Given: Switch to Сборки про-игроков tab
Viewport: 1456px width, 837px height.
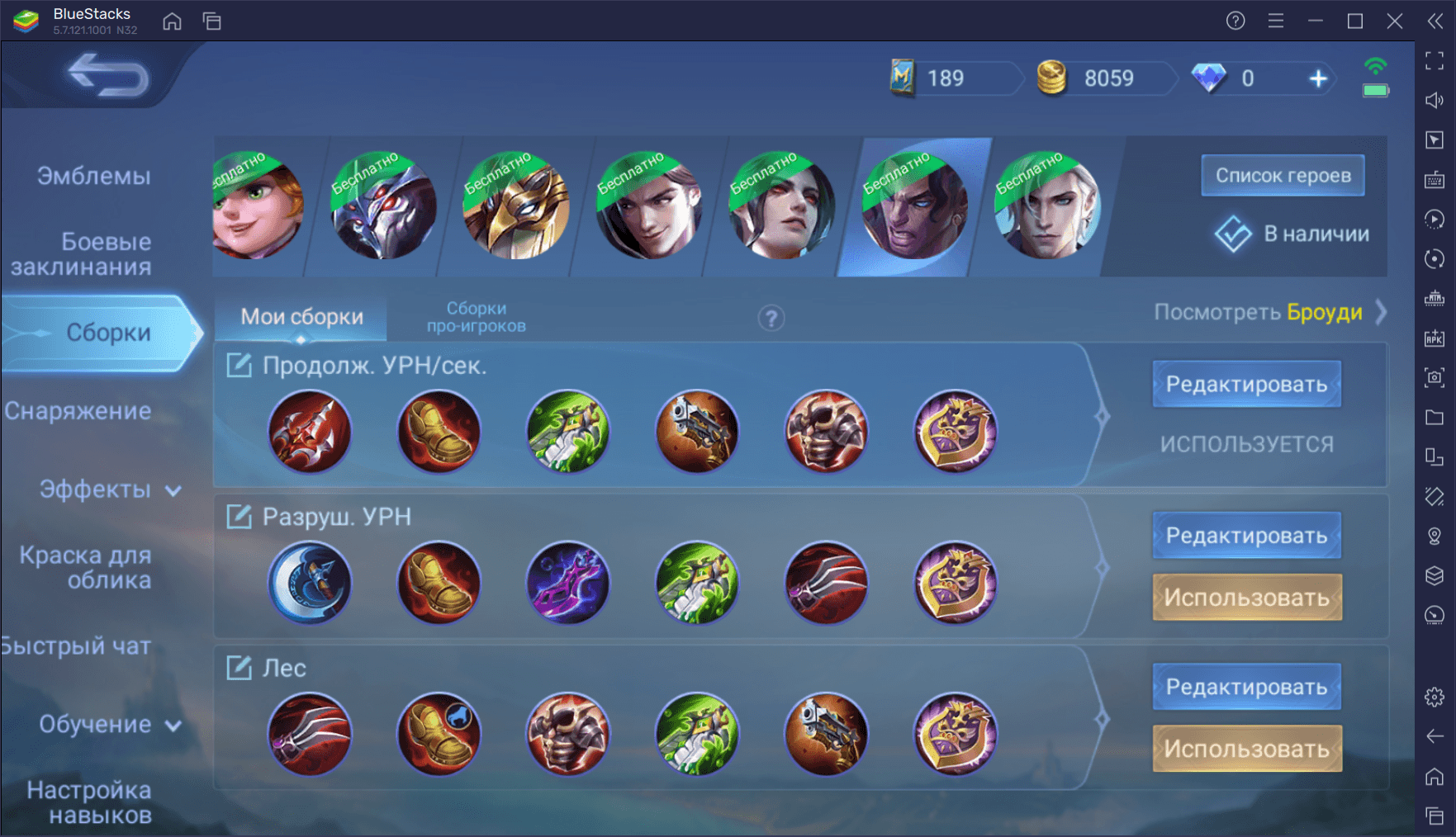Looking at the screenshot, I should (476, 317).
